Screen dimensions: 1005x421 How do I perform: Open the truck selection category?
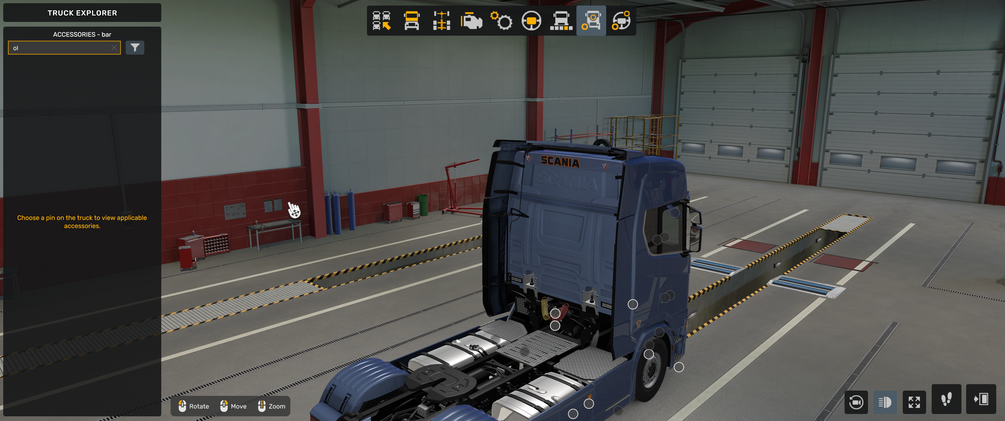click(382, 21)
